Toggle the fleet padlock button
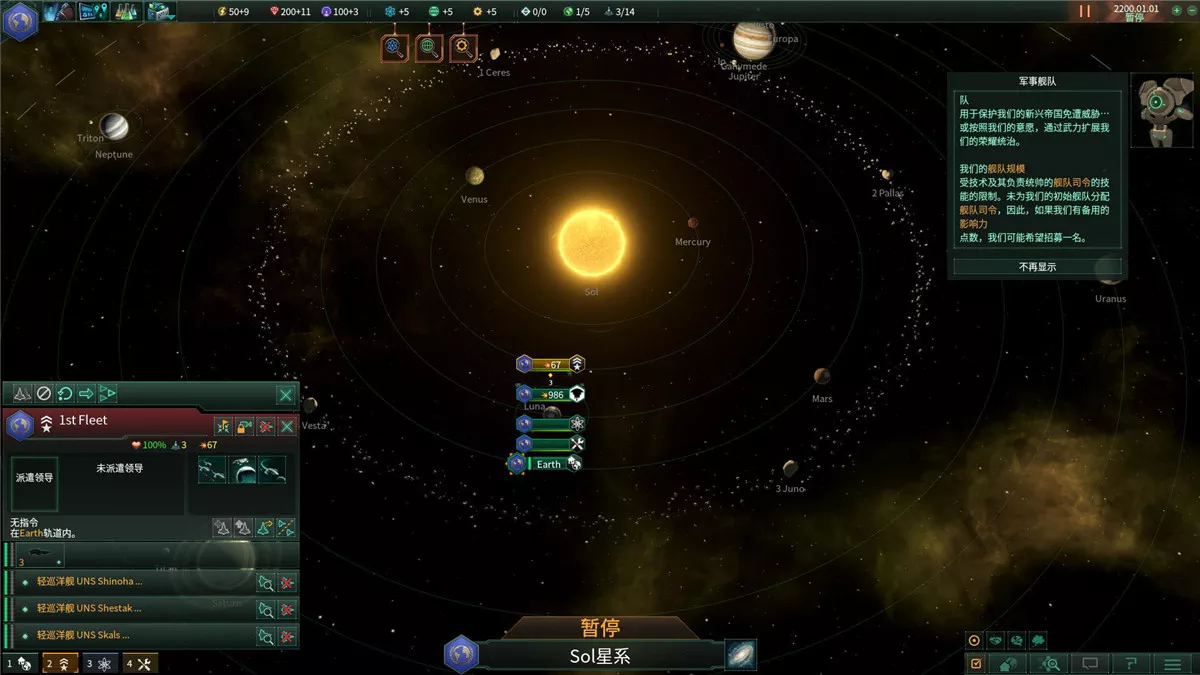 click(x=244, y=427)
